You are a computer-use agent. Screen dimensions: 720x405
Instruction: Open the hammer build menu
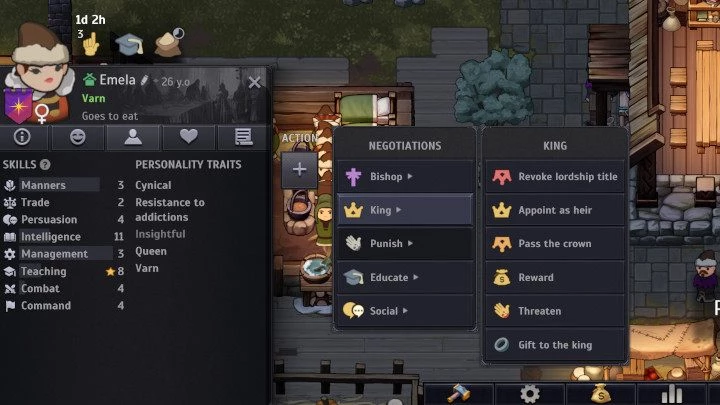point(458,393)
